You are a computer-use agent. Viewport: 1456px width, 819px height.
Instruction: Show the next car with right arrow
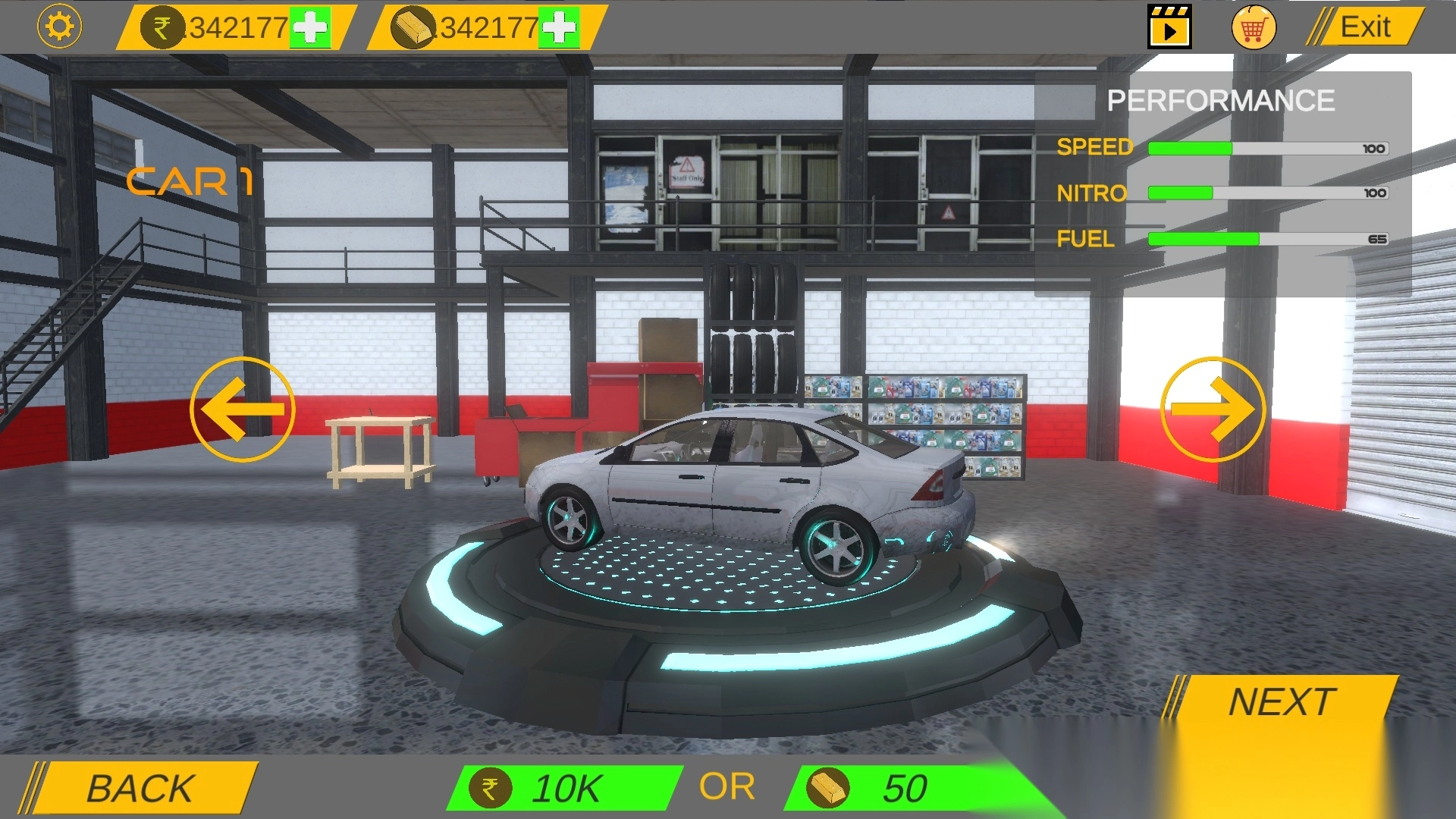pos(1213,409)
